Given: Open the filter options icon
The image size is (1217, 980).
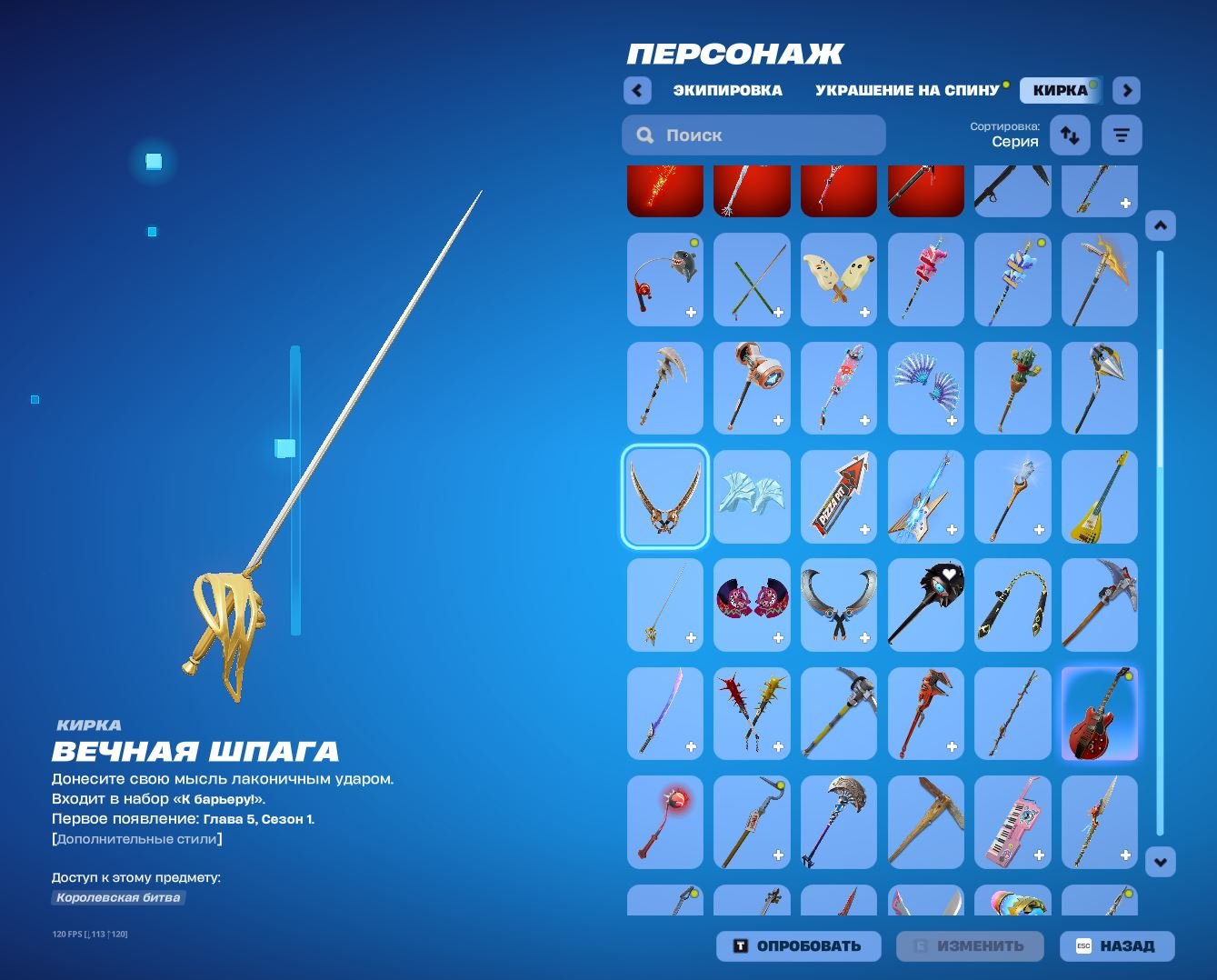Looking at the screenshot, I should coord(1122,135).
